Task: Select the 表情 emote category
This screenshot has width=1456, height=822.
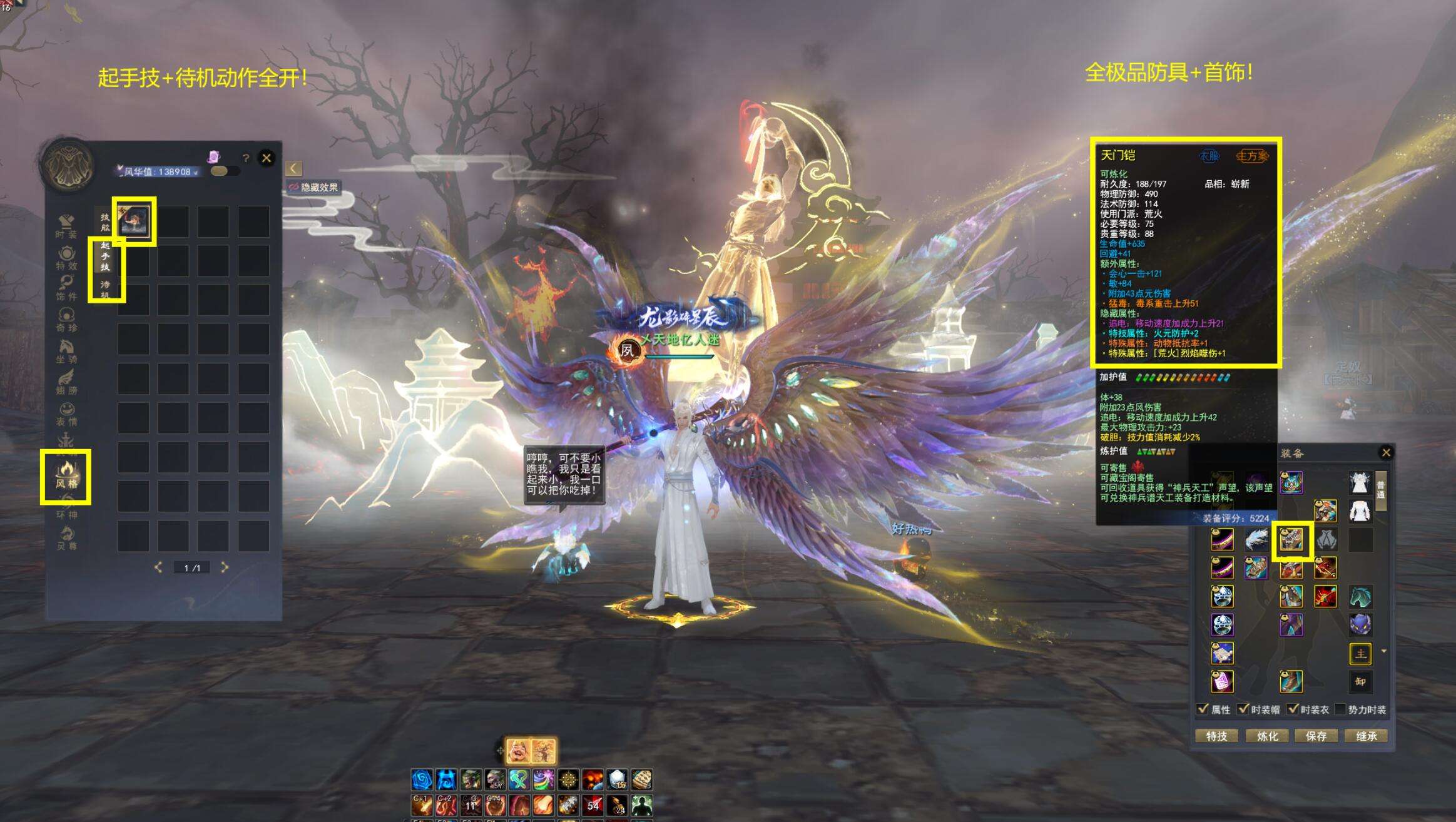Action: (66, 414)
